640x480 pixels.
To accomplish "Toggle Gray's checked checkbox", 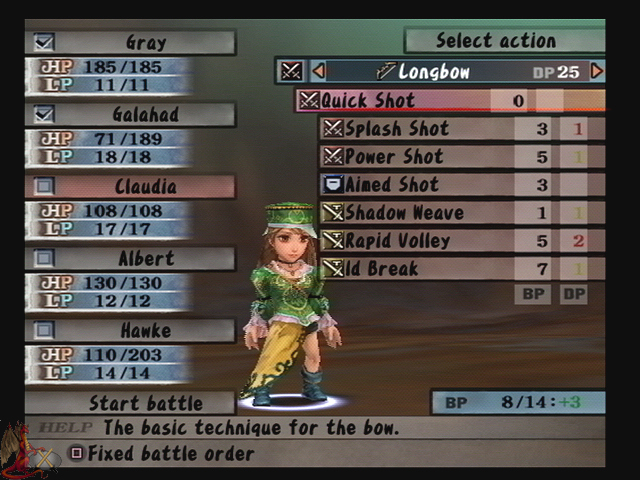I will (44, 42).
